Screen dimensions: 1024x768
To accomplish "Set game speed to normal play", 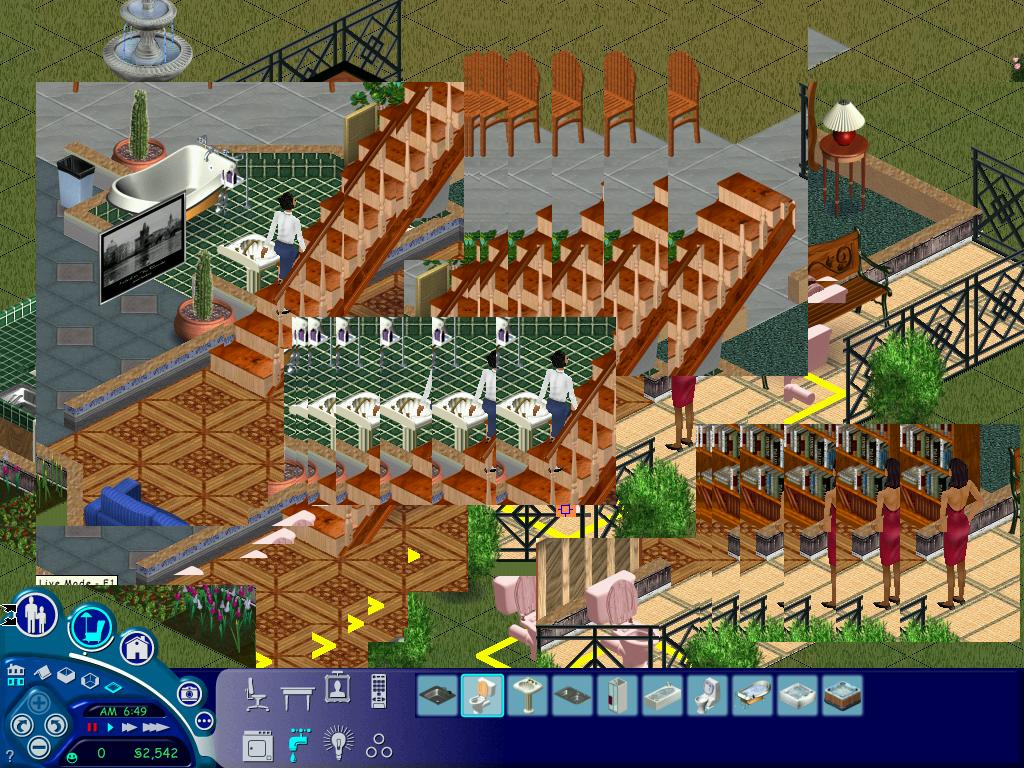I will click(110, 728).
